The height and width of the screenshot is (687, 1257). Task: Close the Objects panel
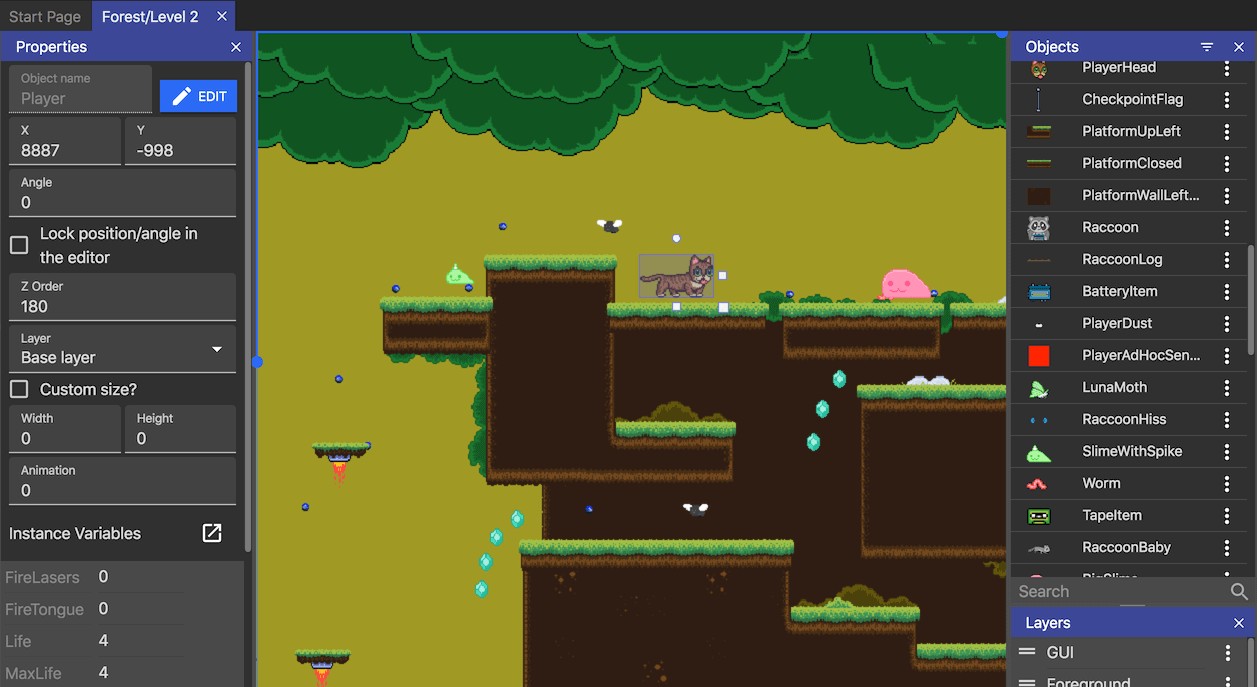point(1239,47)
